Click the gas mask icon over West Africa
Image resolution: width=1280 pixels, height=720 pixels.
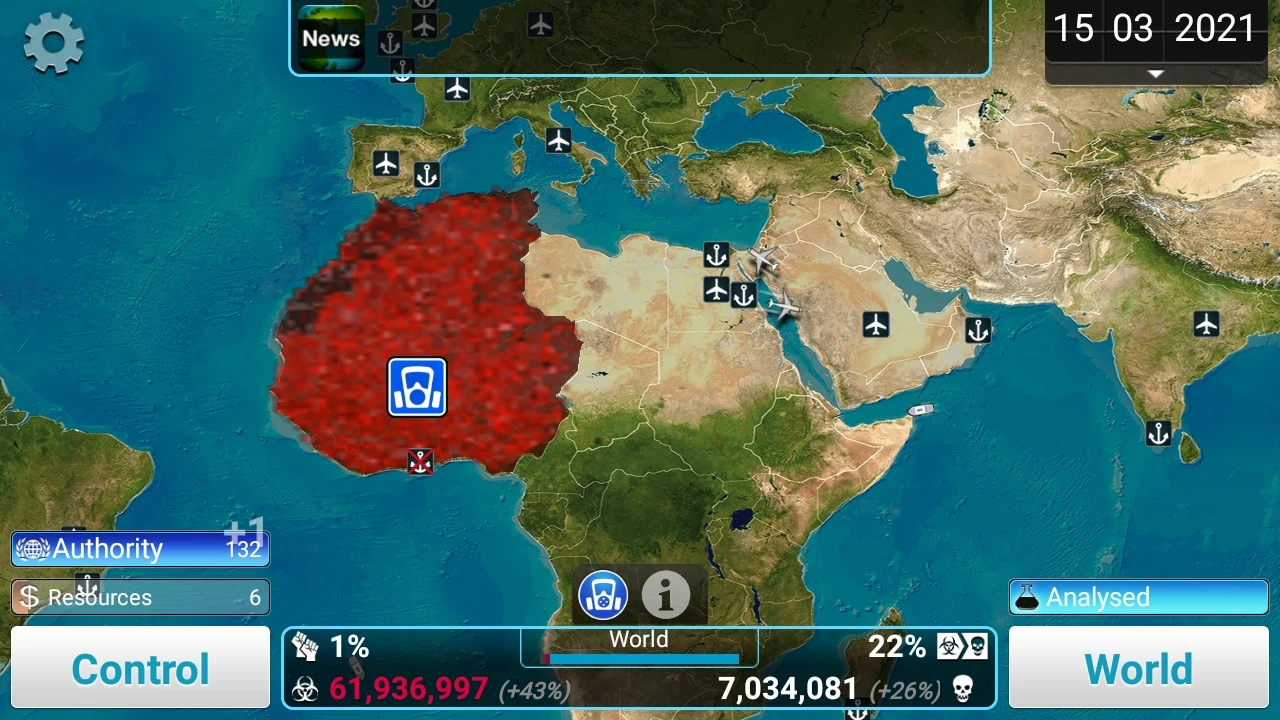(415, 389)
